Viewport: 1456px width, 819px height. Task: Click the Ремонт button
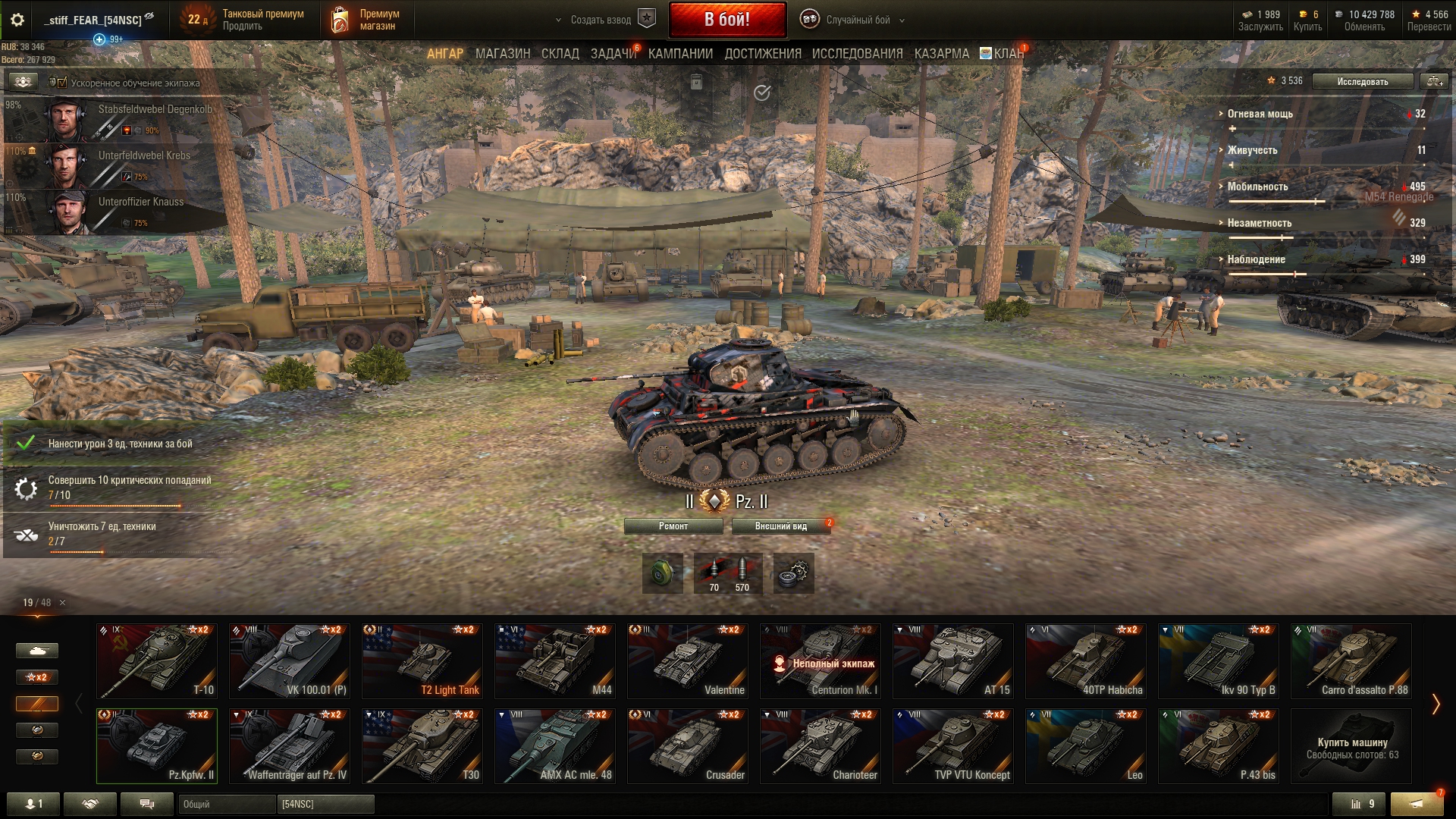673,526
